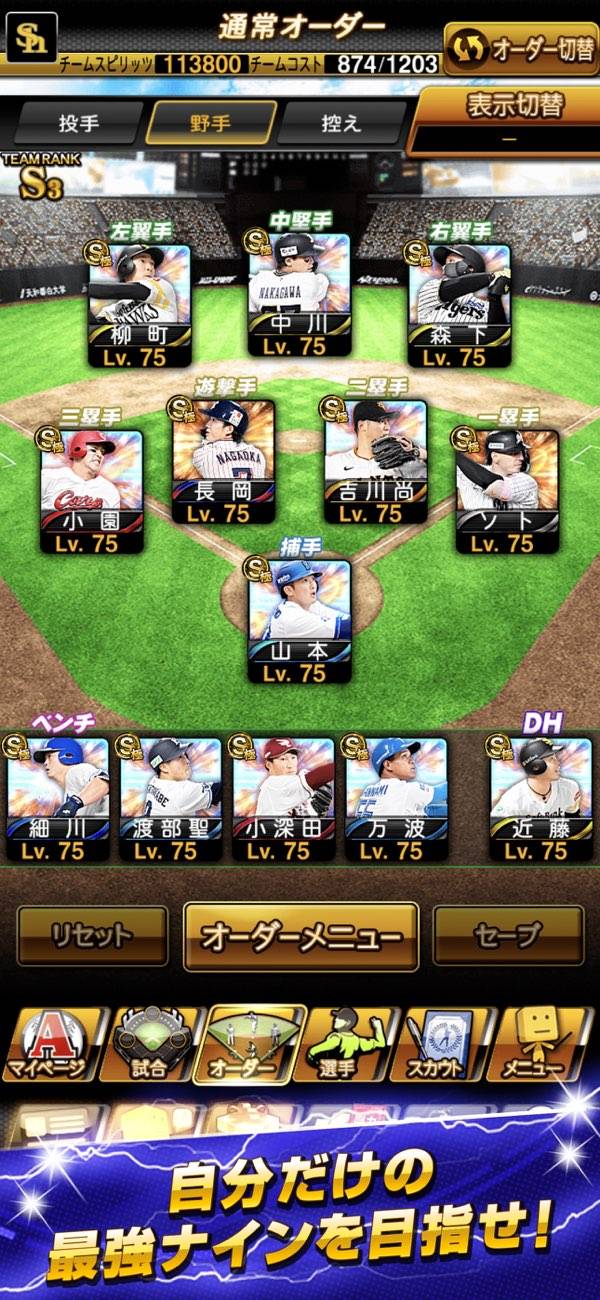Select second baseman 吉川尚 card

(376, 462)
